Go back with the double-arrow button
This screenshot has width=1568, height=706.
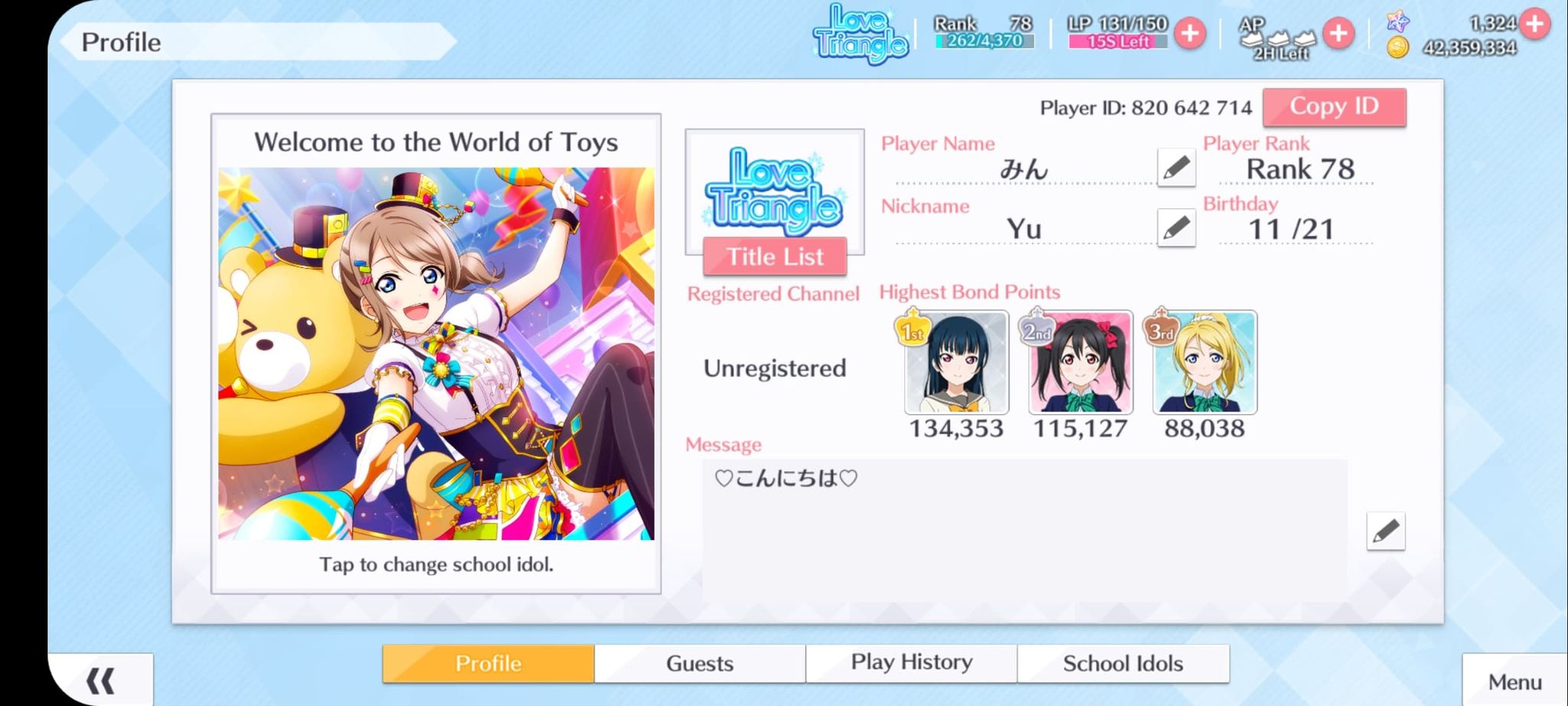[100, 680]
